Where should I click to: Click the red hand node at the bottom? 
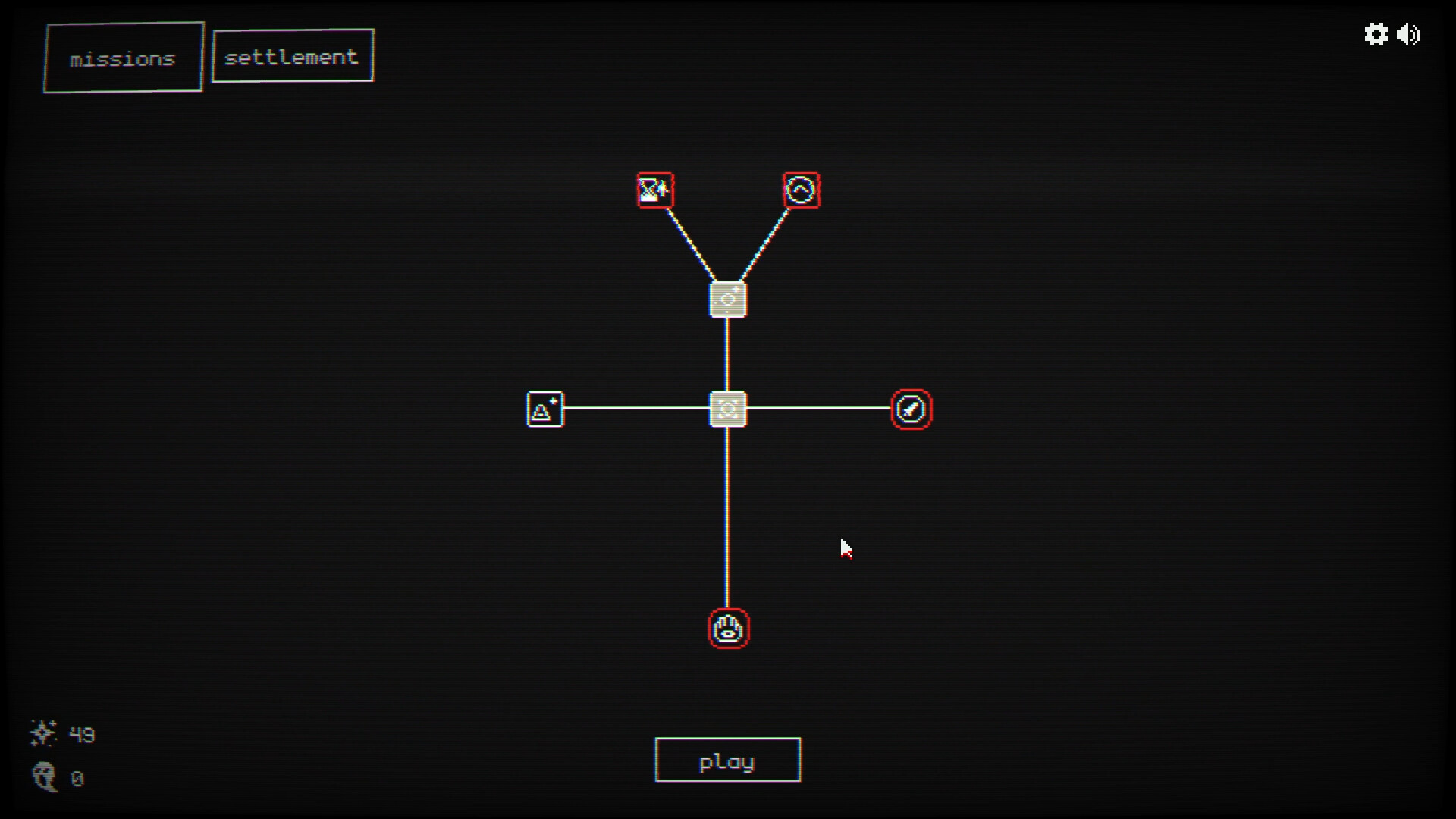point(727,629)
